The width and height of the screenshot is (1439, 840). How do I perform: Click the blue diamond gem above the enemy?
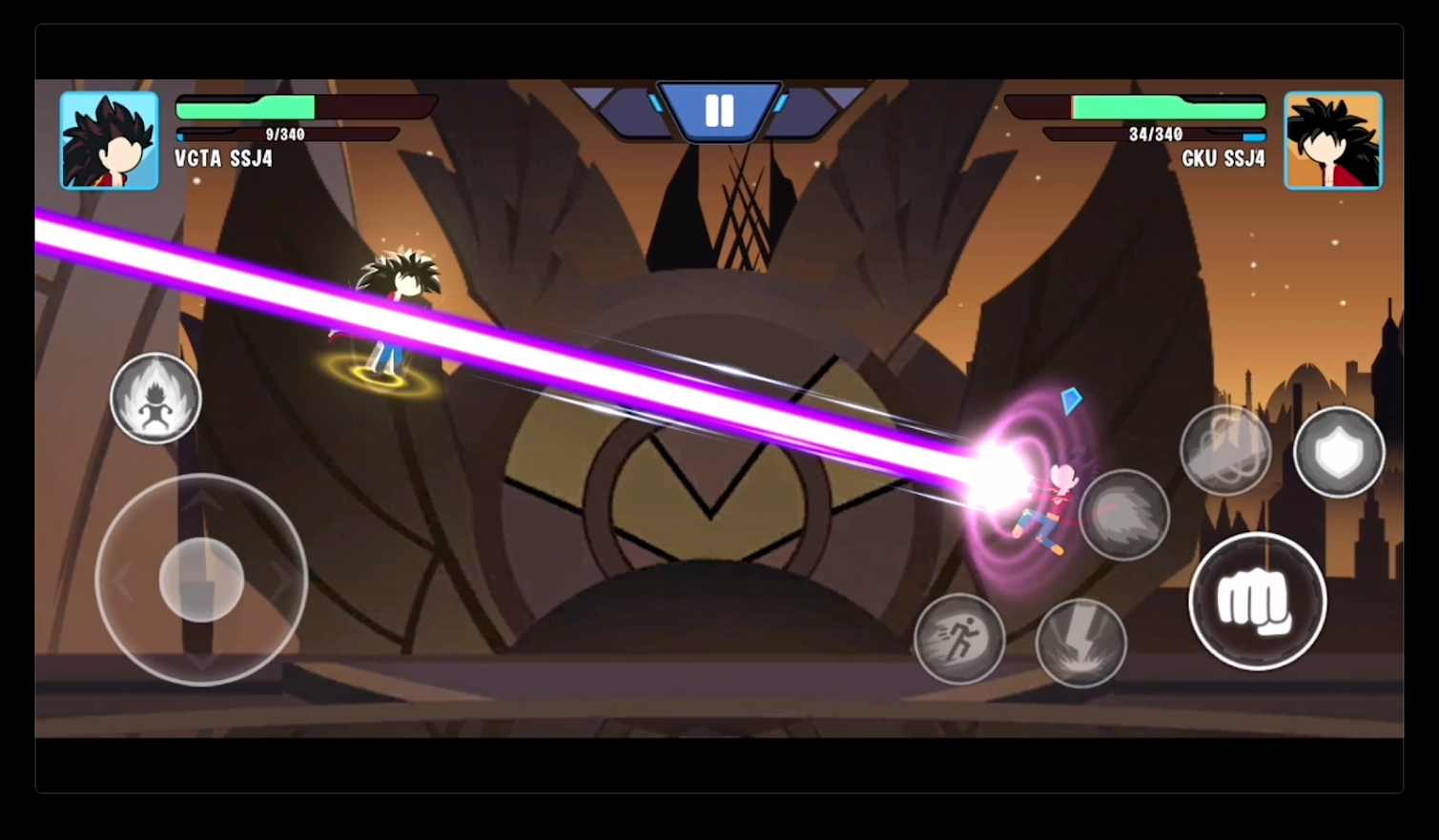pyautogui.click(x=1072, y=401)
